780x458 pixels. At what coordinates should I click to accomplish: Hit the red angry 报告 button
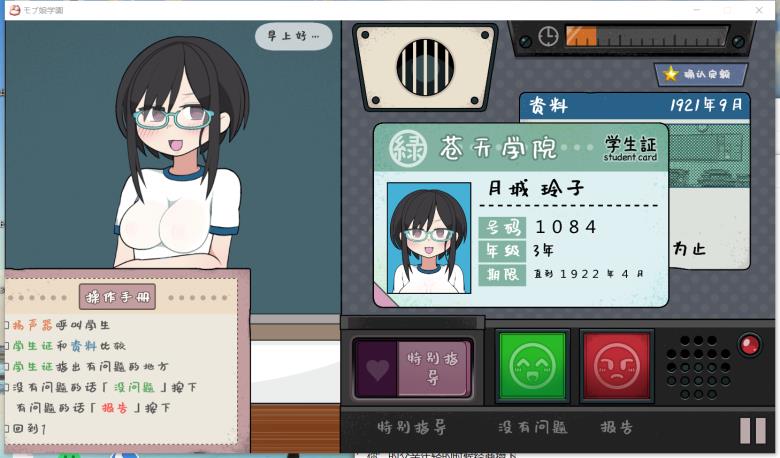pyautogui.click(x=616, y=366)
